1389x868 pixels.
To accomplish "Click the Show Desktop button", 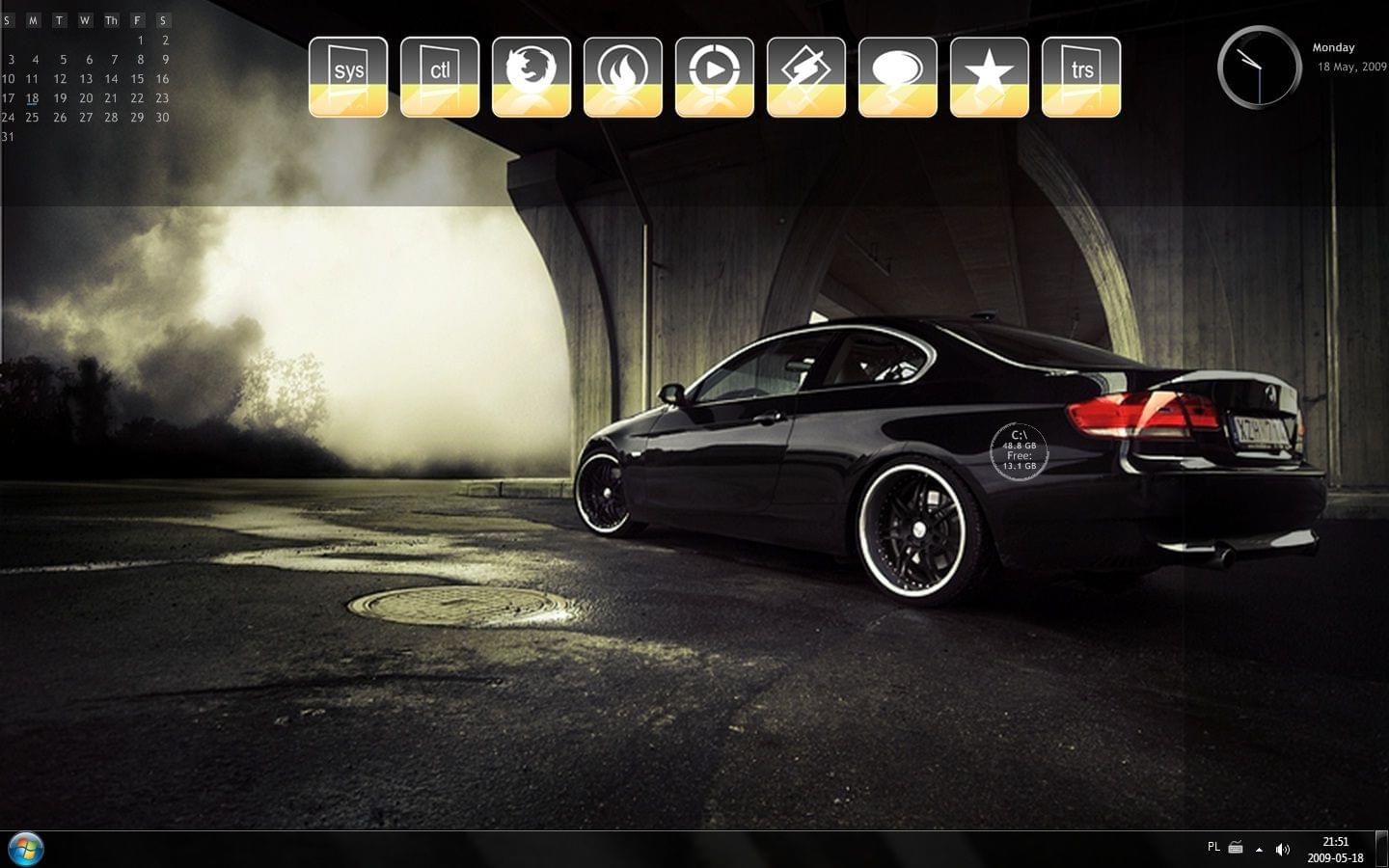I will click(1381, 850).
